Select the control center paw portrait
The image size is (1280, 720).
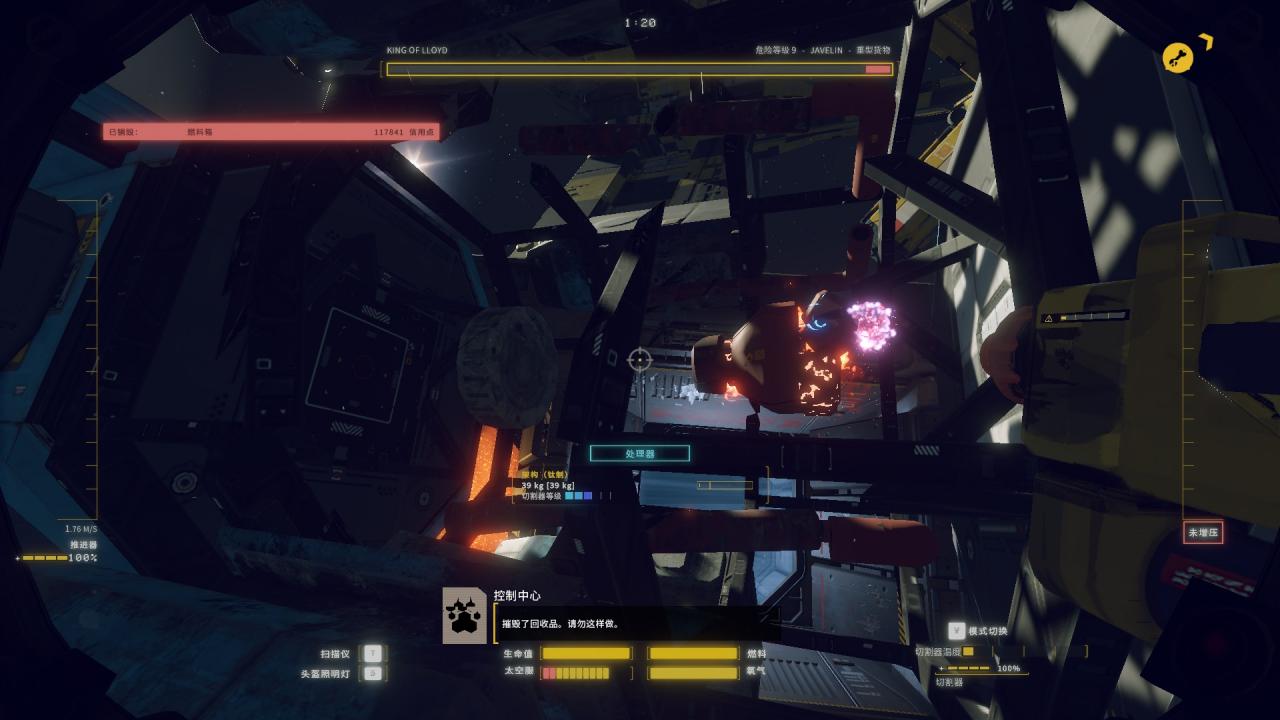[465, 615]
